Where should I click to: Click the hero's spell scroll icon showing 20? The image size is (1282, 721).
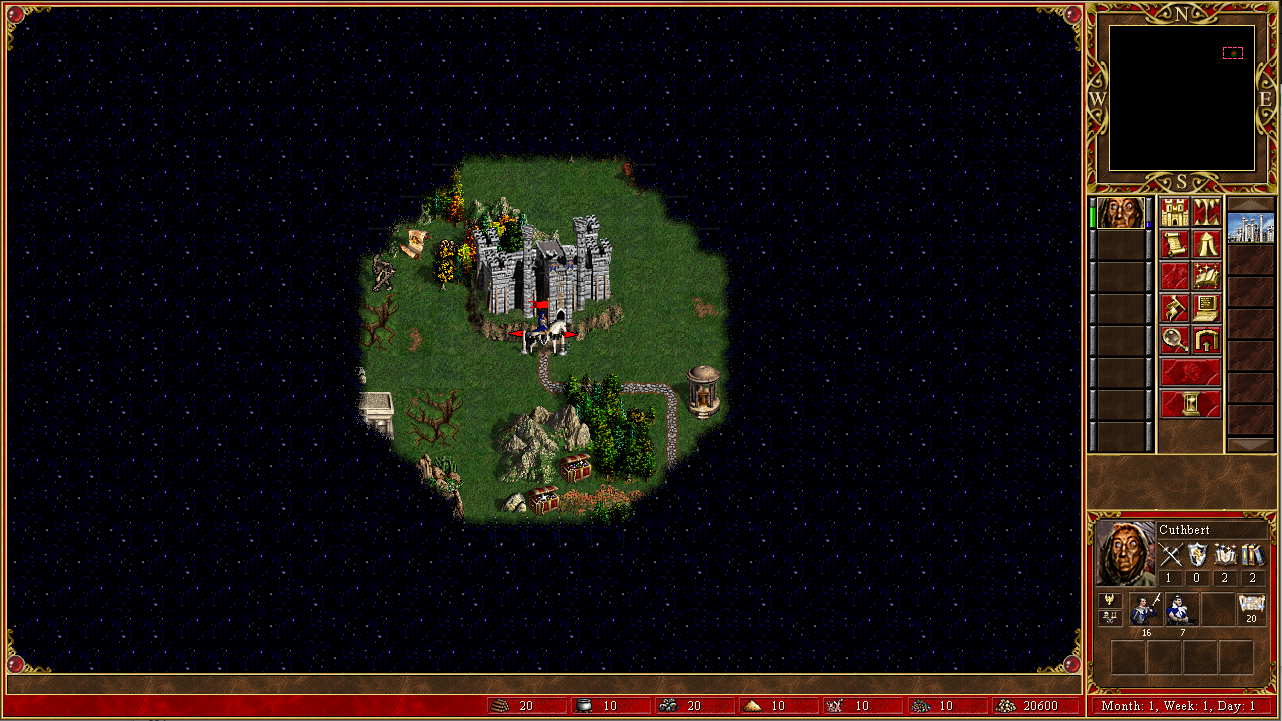coord(1251,609)
